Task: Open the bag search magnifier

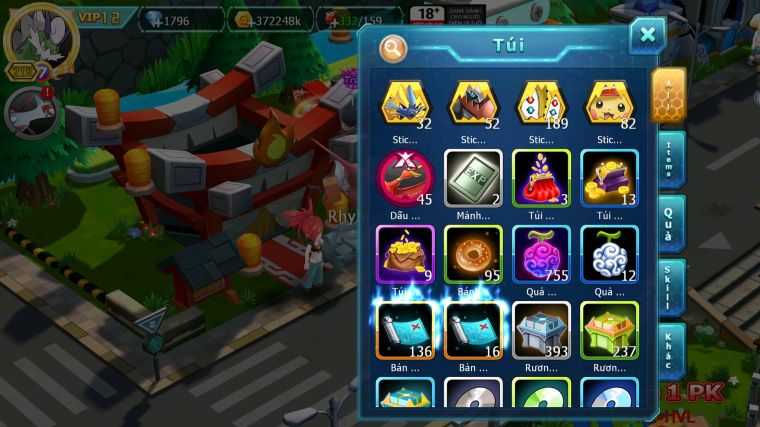Action: [394, 47]
